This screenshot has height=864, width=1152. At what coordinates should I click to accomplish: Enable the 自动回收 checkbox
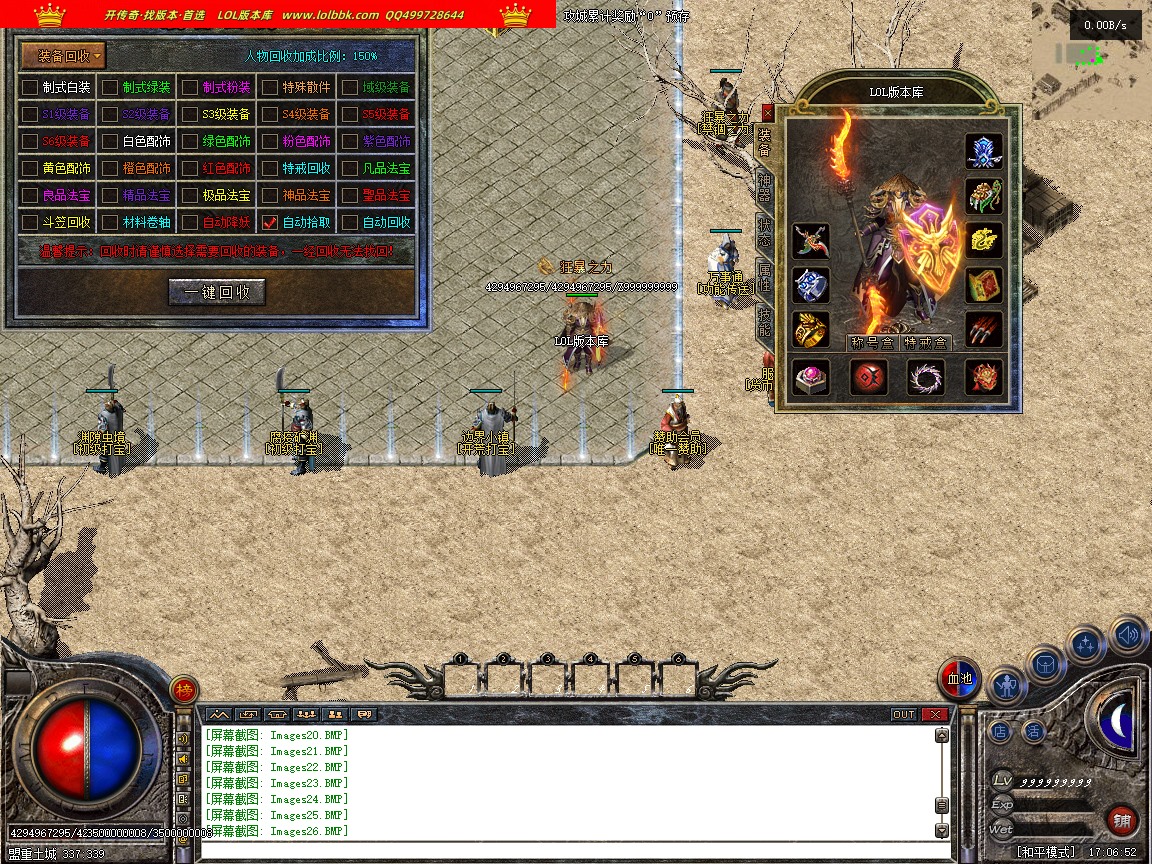point(350,222)
